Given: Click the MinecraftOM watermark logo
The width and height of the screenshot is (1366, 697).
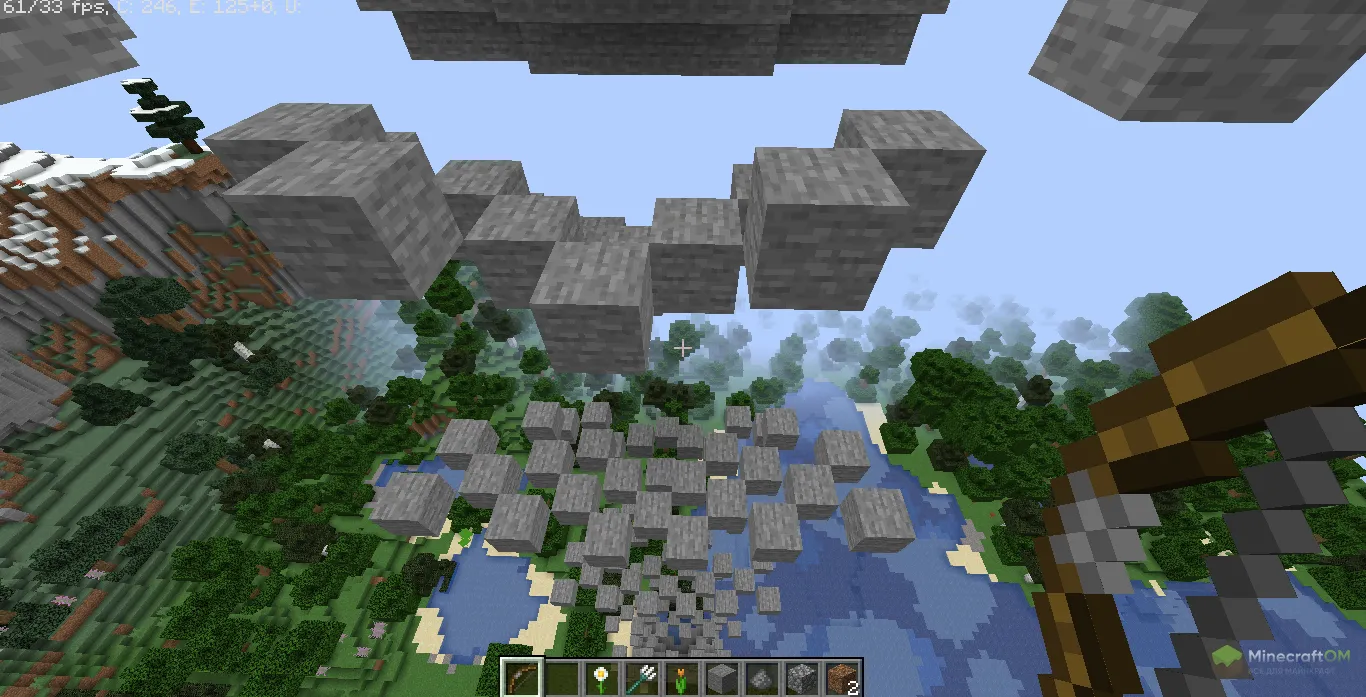Looking at the screenshot, I should (1287, 662).
